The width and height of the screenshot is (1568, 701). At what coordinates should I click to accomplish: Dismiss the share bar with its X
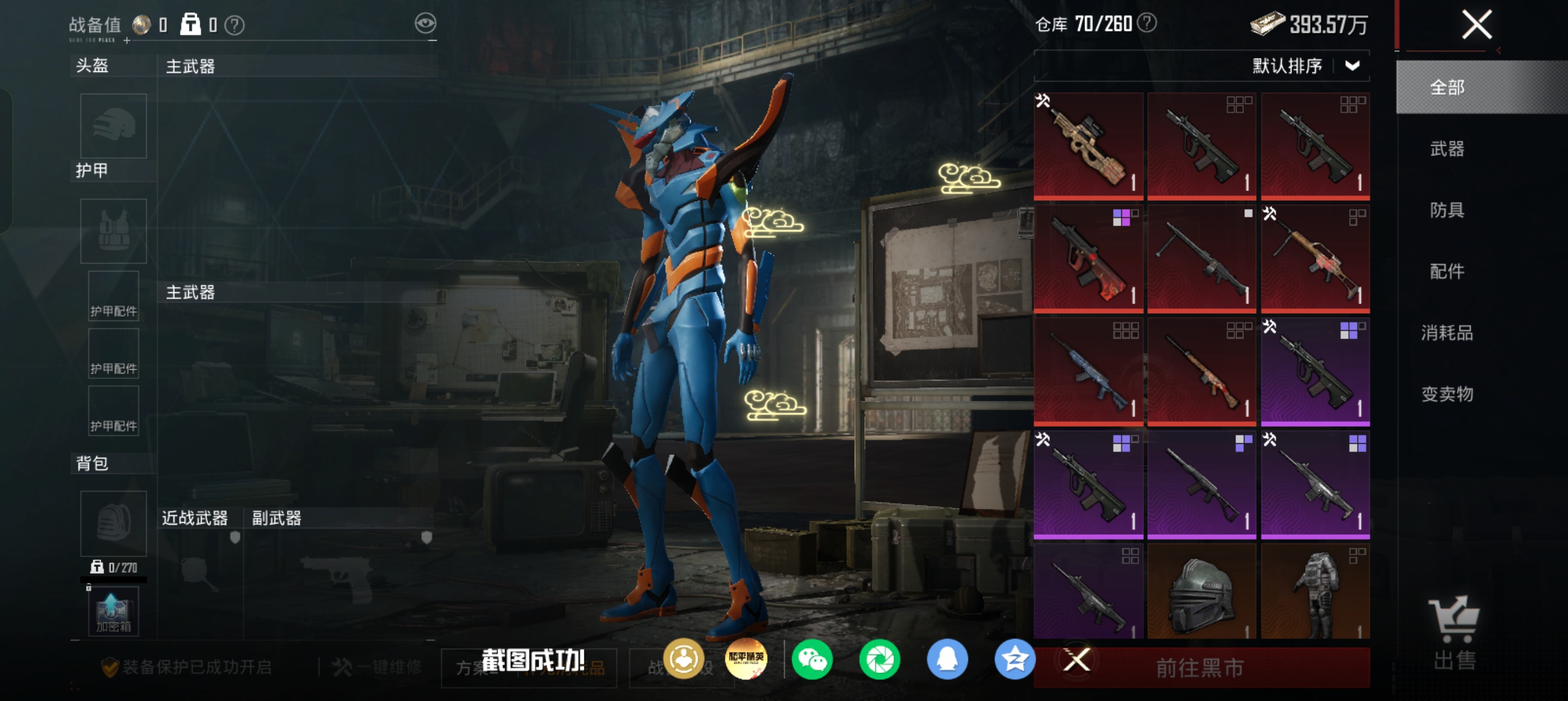coord(1076,660)
